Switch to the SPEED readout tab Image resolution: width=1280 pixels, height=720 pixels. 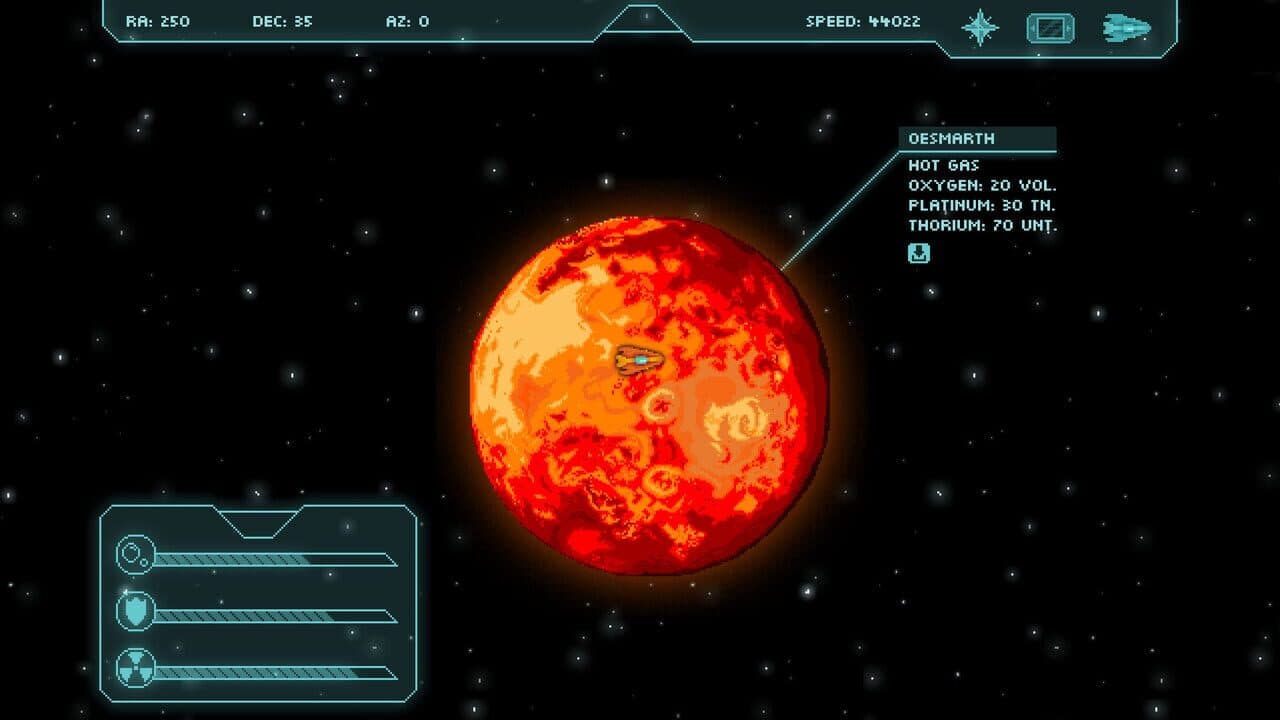click(862, 18)
